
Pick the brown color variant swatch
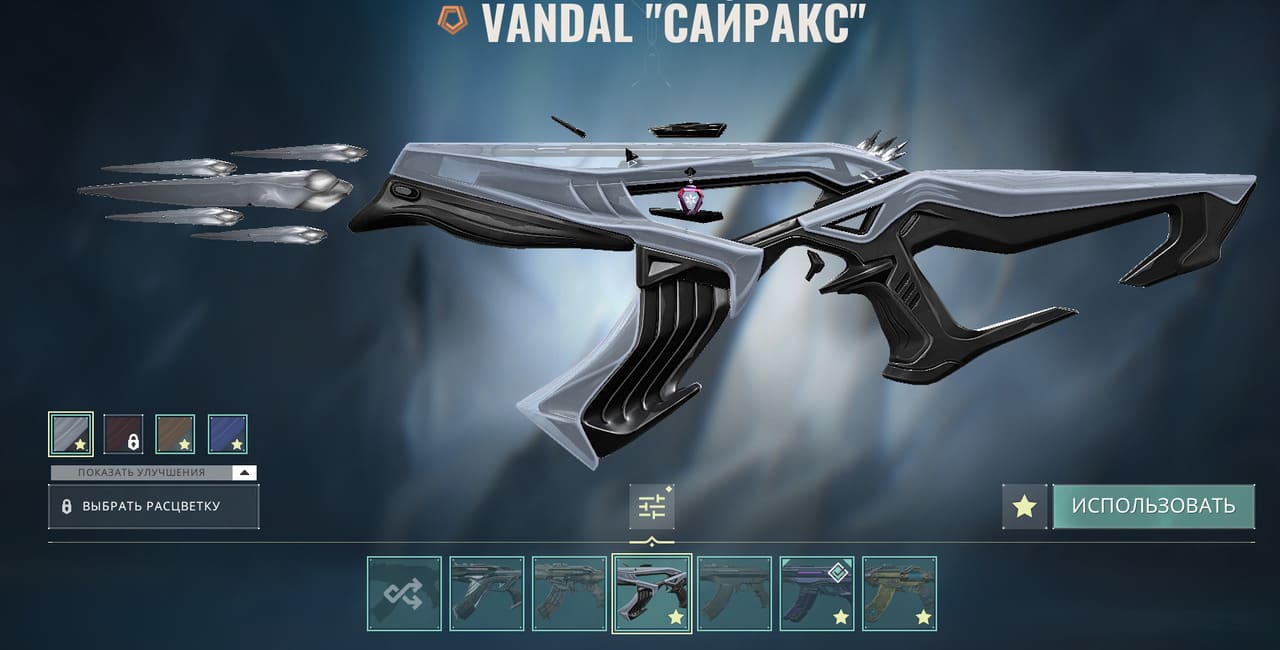(x=175, y=434)
